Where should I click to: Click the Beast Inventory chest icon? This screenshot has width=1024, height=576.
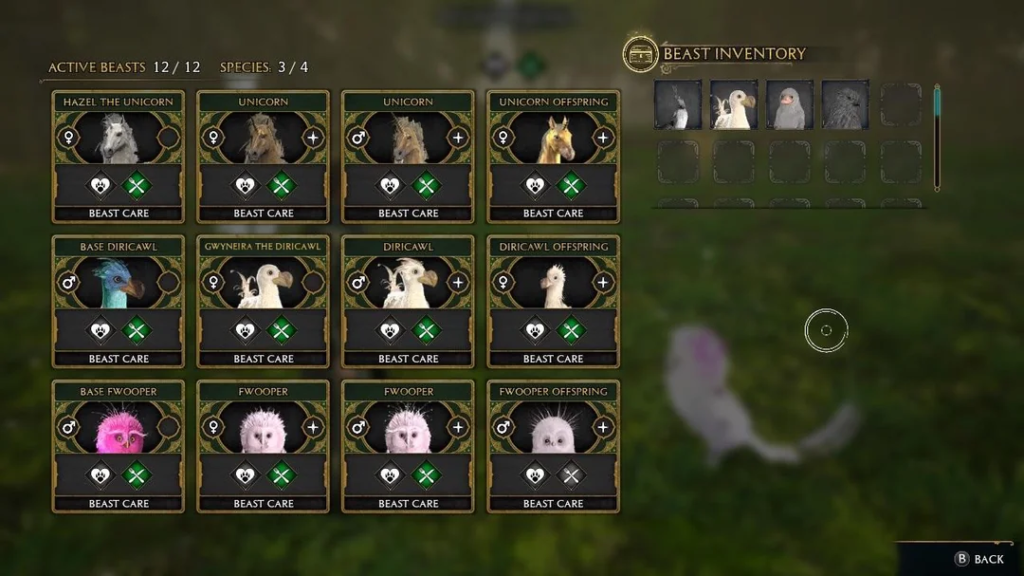click(640, 54)
